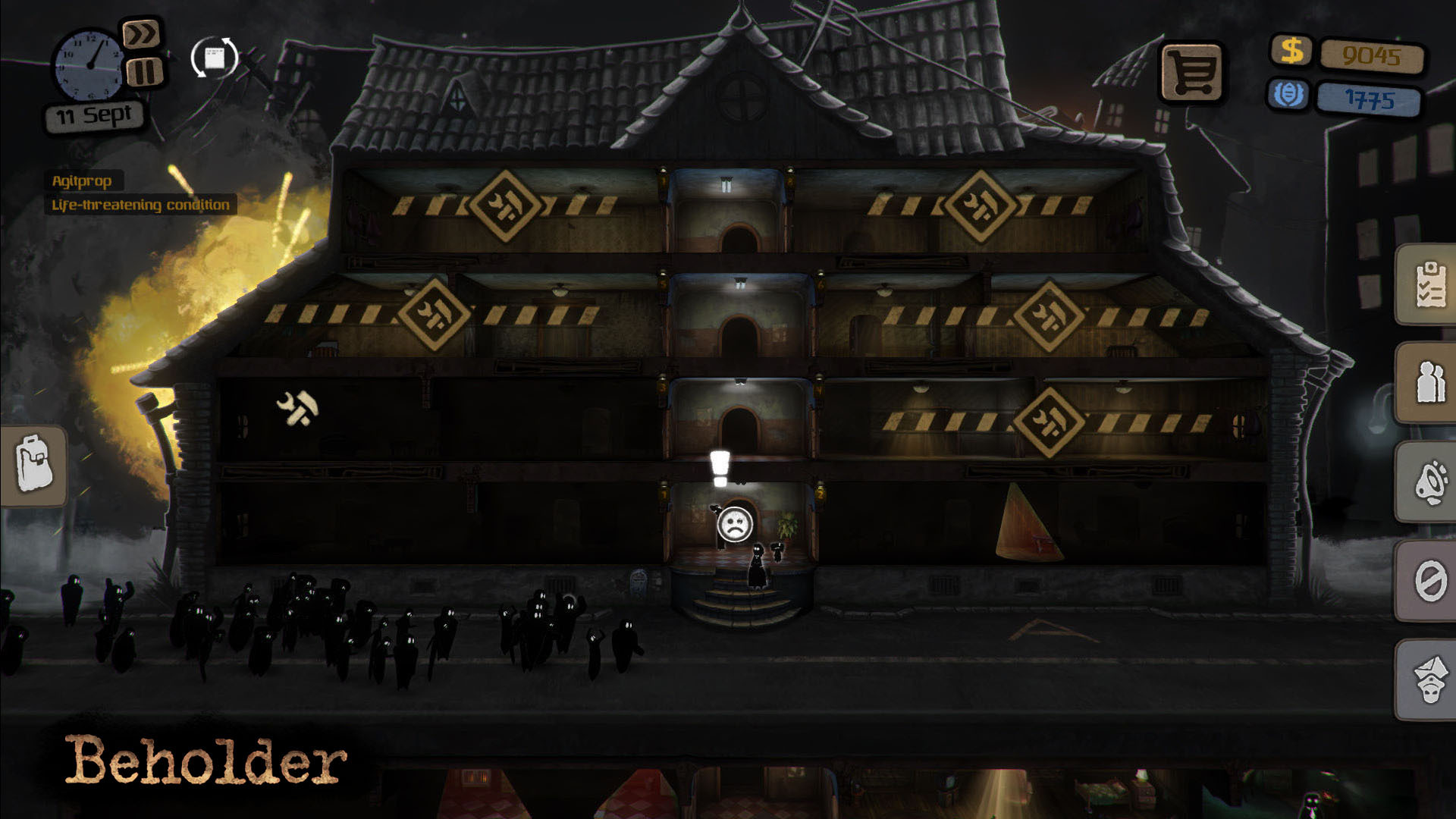Click the dollar coin icon beside 9045
The width and height of the screenshot is (1456, 819).
coord(1292,52)
